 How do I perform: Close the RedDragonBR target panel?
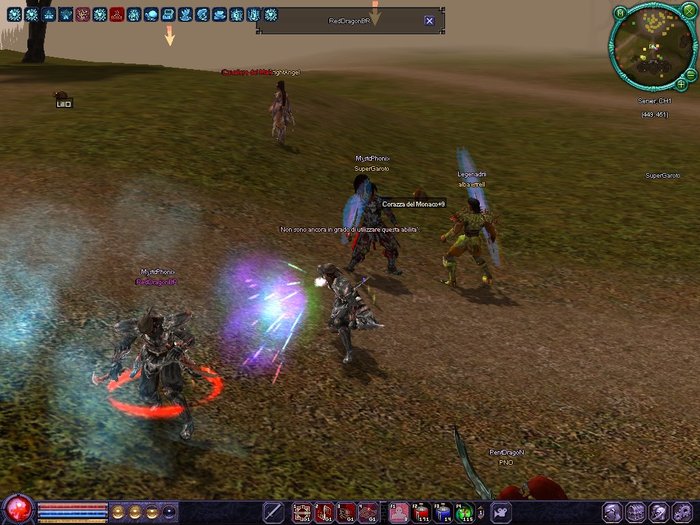coord(429,20)
